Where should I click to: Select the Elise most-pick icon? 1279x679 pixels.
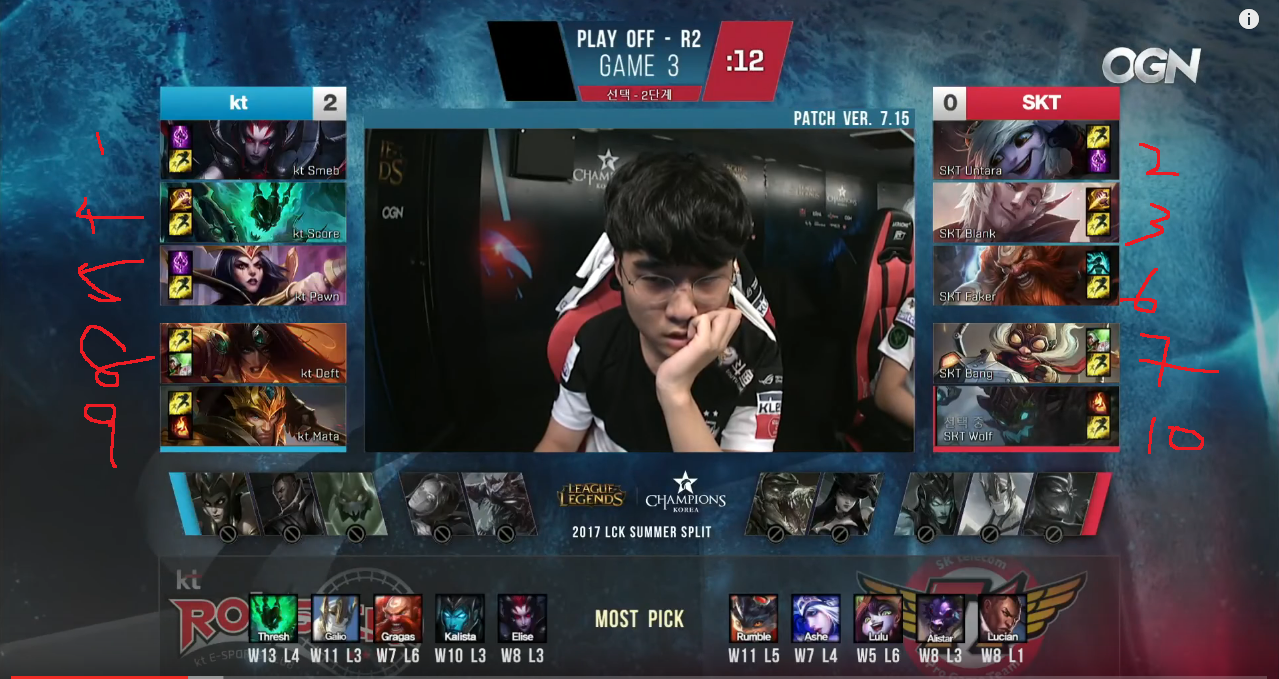pos(522,619)
